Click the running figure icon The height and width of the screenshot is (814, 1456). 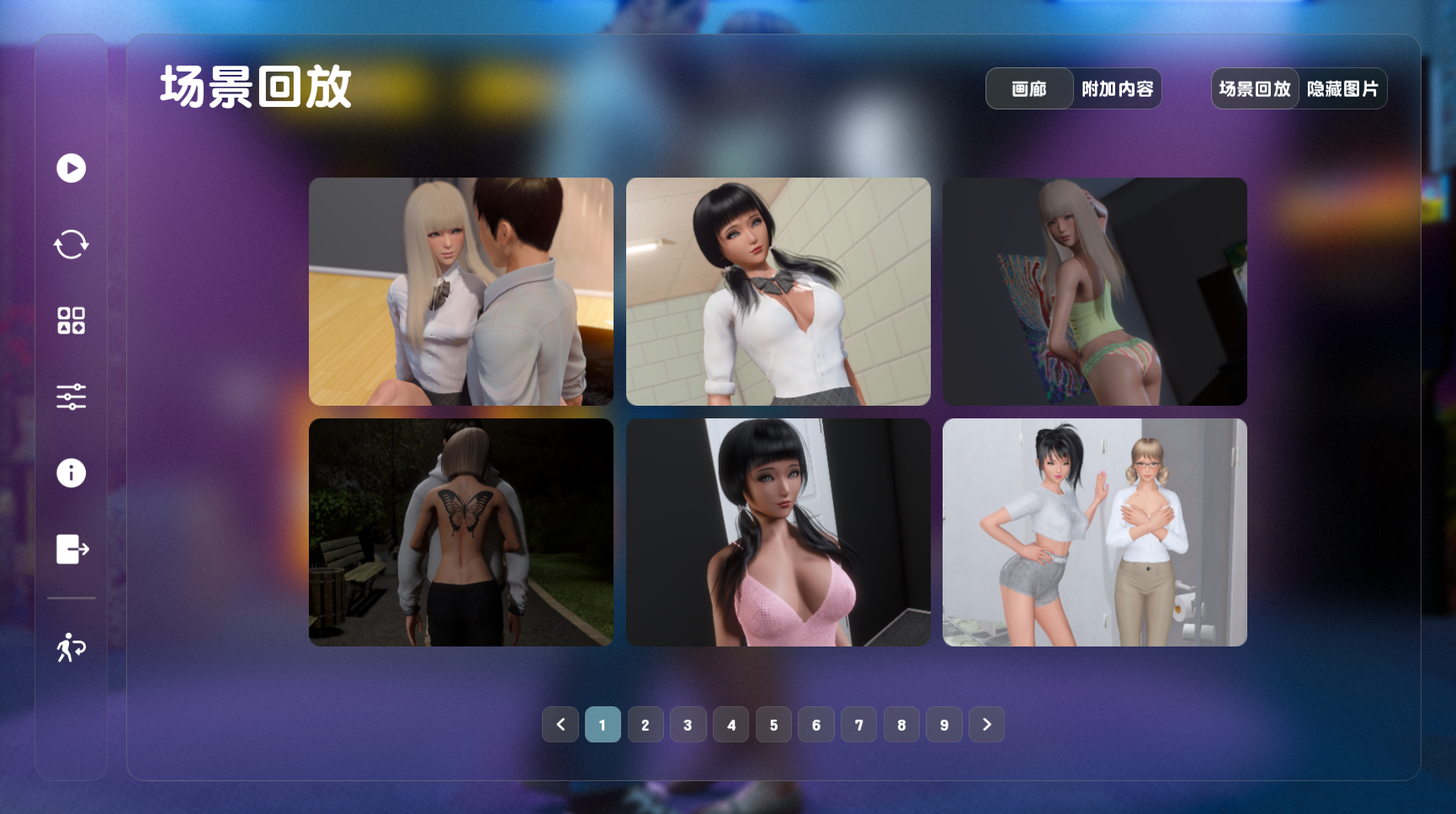coord(72,647)
